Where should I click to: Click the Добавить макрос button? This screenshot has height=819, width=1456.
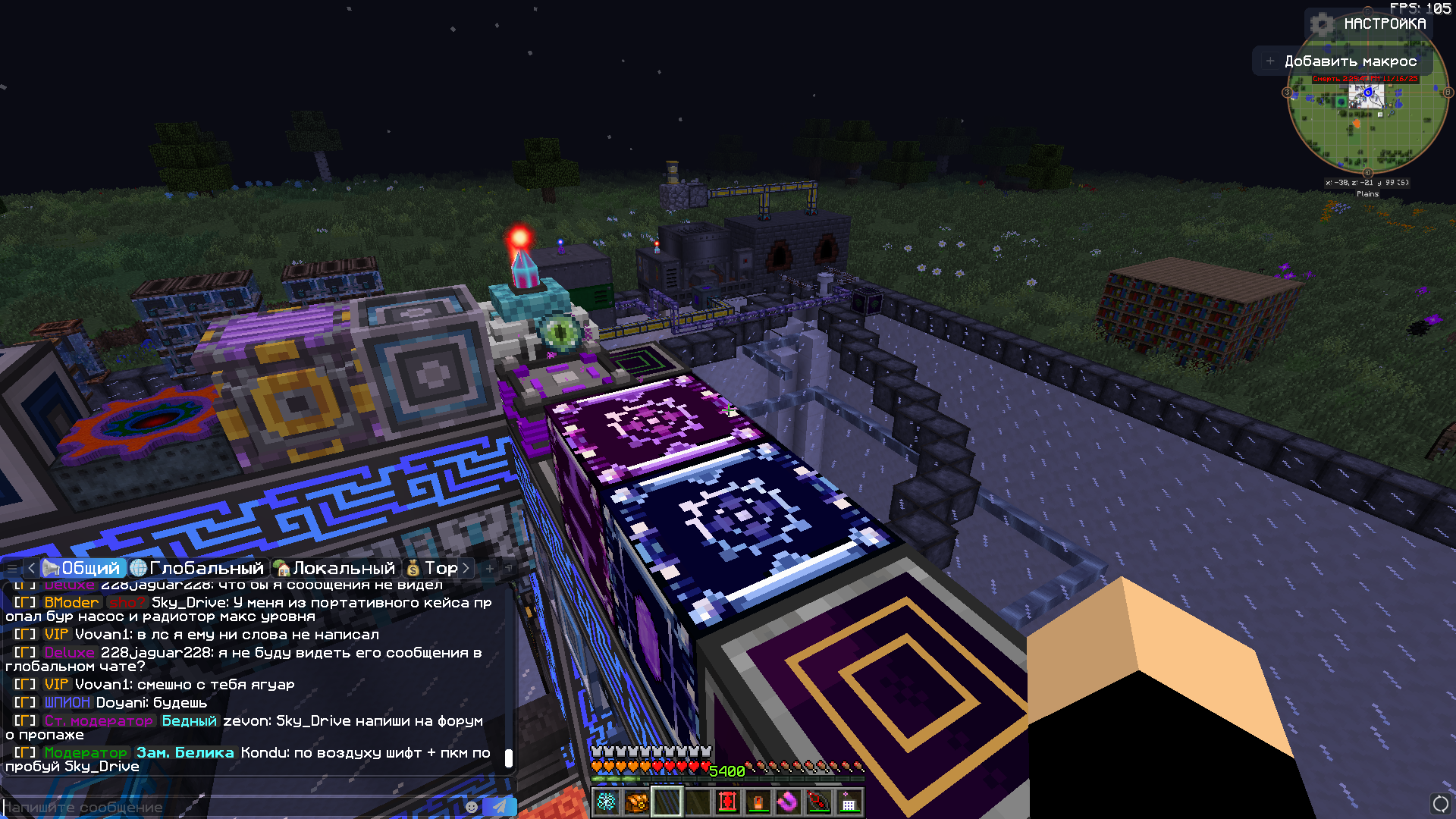pyautogui.click(x=1342, y=61)
